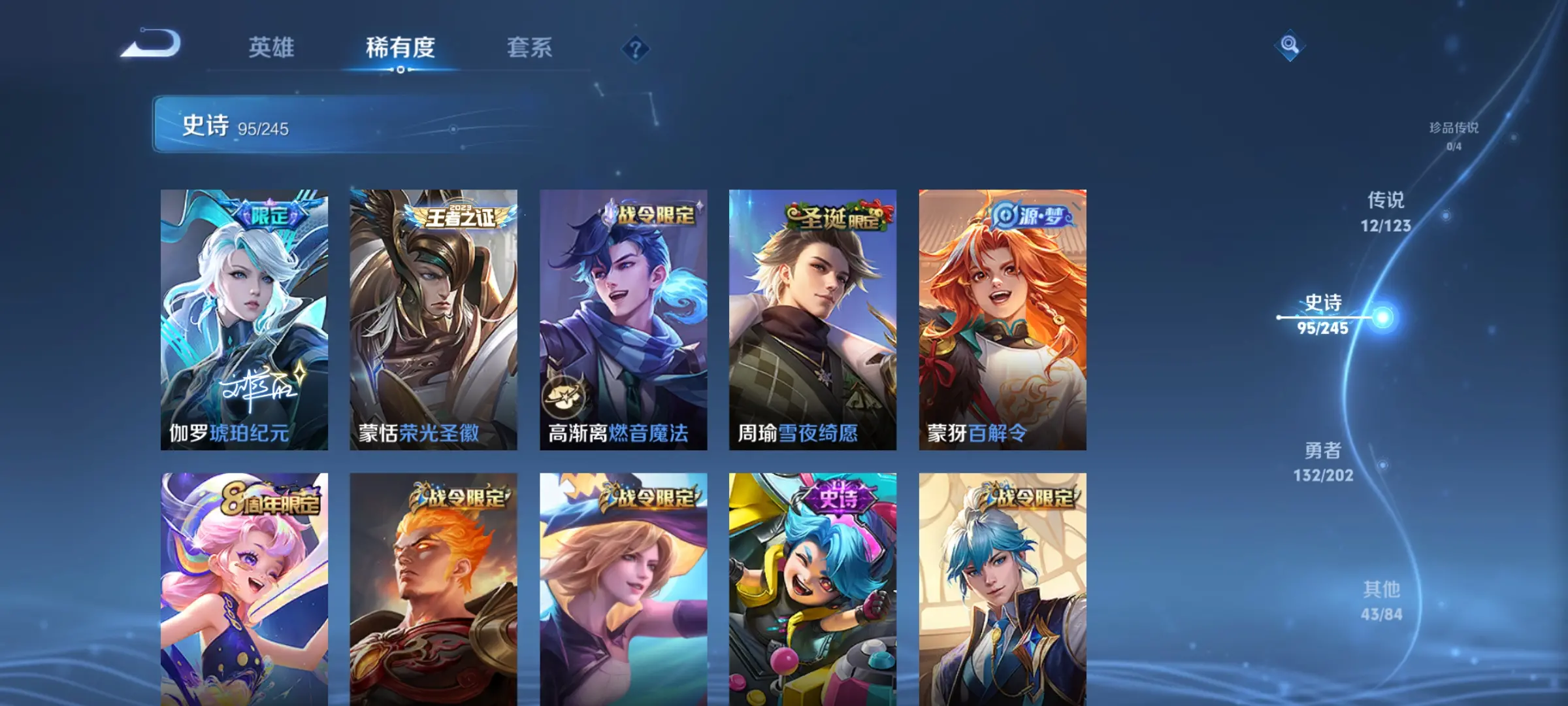This screenshot has width=1568, height=706.
Task: Open the skin search magnifier
Action: pos(1289,44)
